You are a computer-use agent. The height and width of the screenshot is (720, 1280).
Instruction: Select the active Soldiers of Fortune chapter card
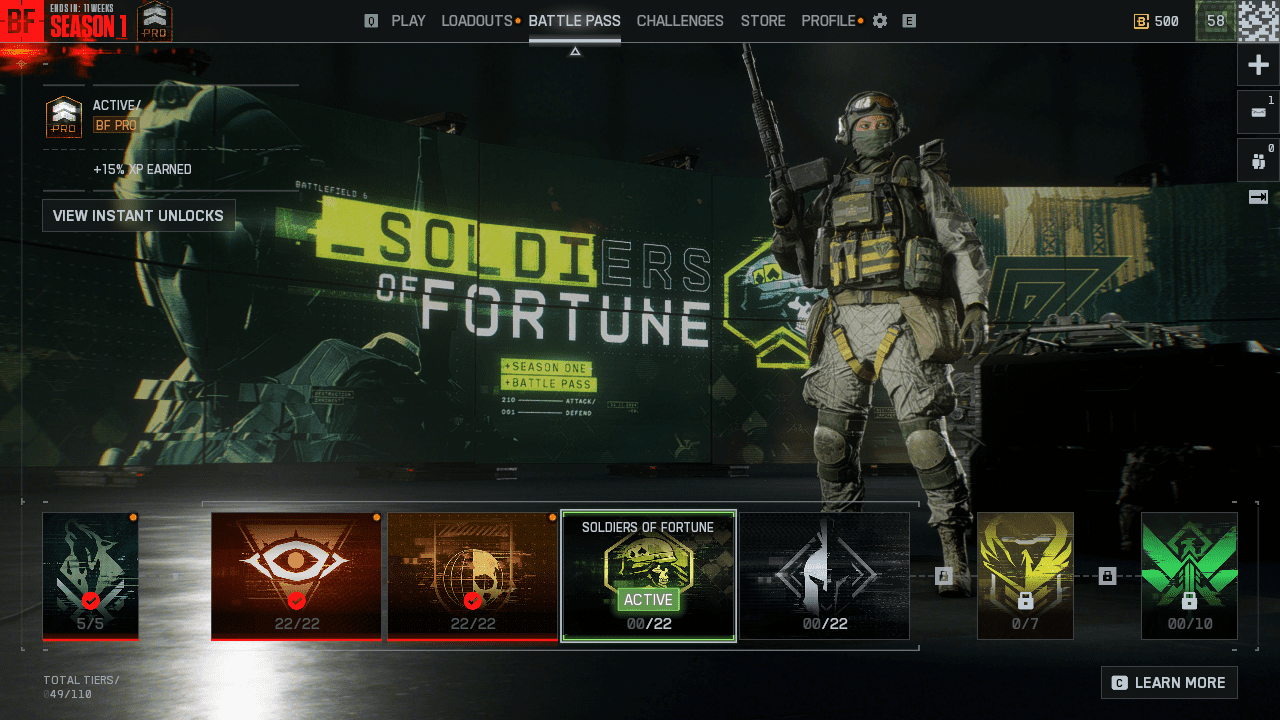point(648,575)
